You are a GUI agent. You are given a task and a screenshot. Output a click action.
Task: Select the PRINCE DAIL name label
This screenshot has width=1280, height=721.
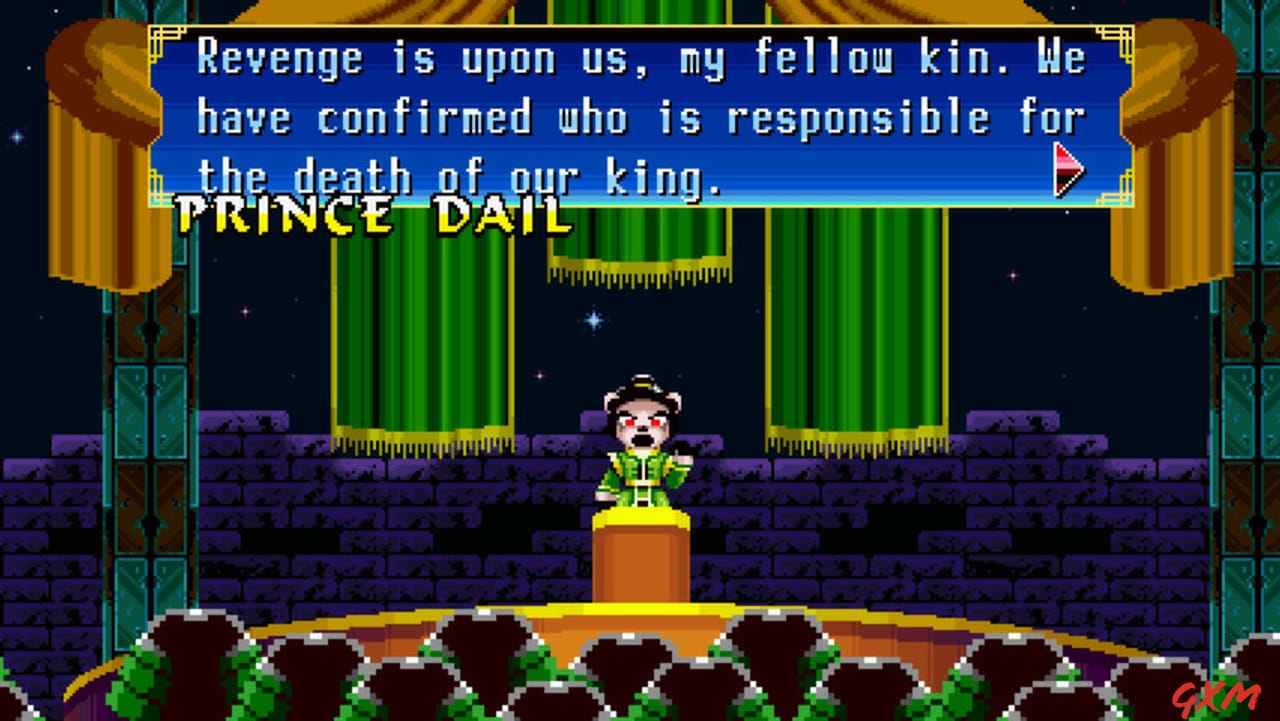point(370,215)
